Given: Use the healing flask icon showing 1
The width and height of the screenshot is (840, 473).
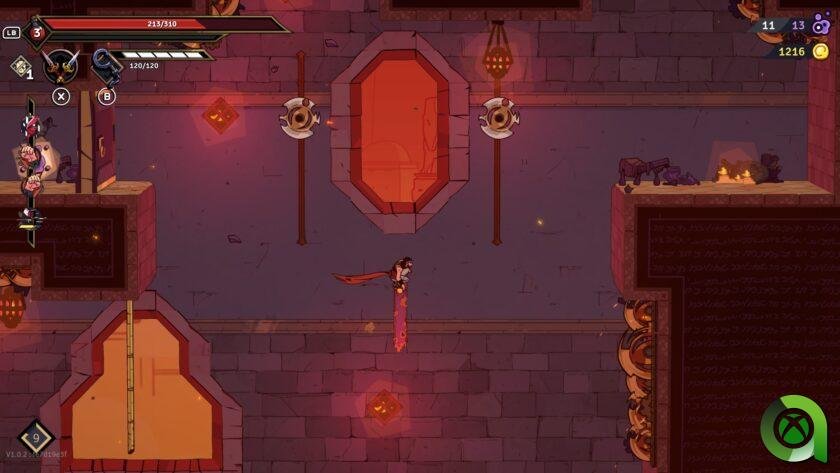Looking at the screenshot, I should pos(20,66).
